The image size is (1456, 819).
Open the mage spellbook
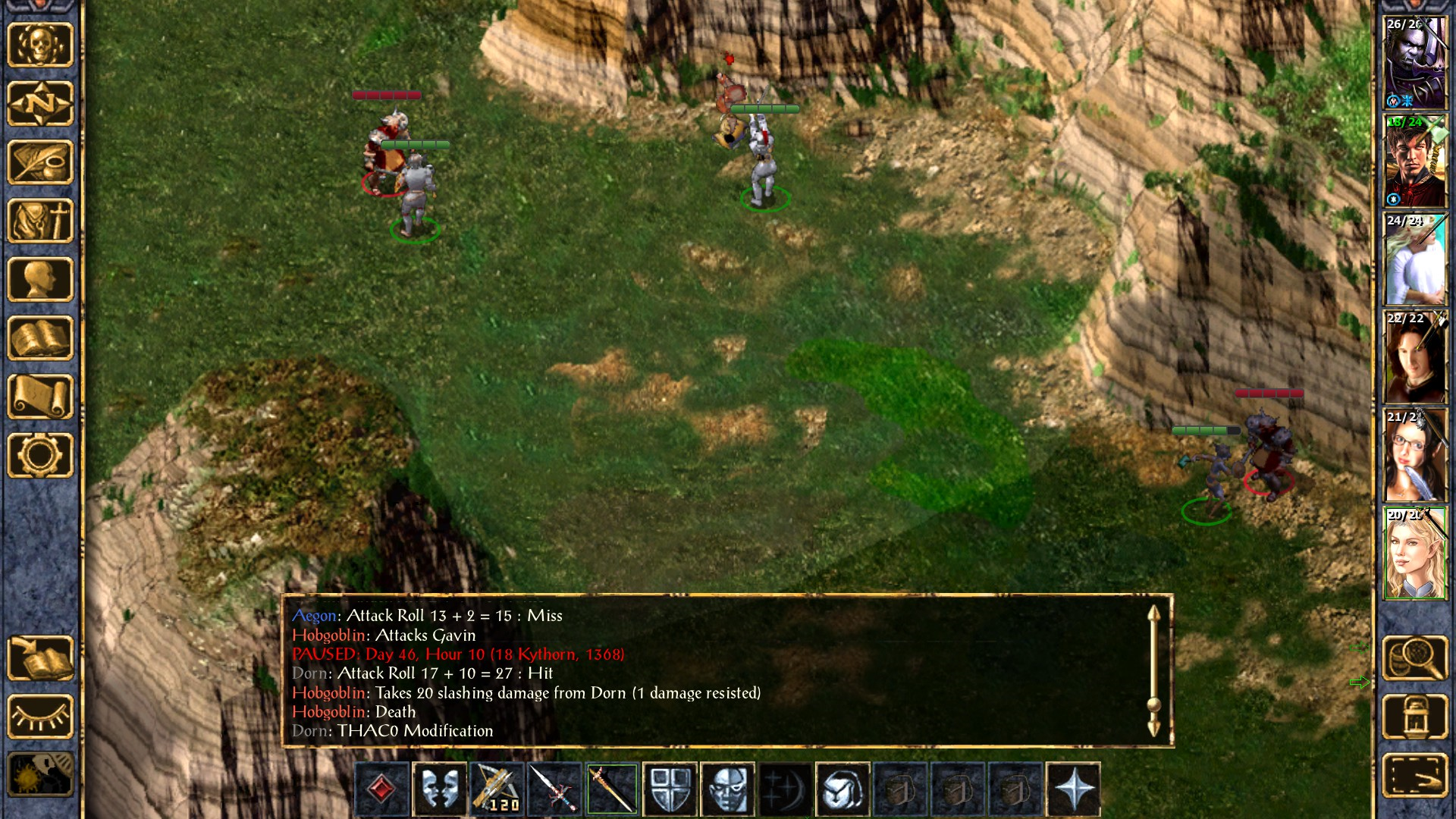point(40,338)
